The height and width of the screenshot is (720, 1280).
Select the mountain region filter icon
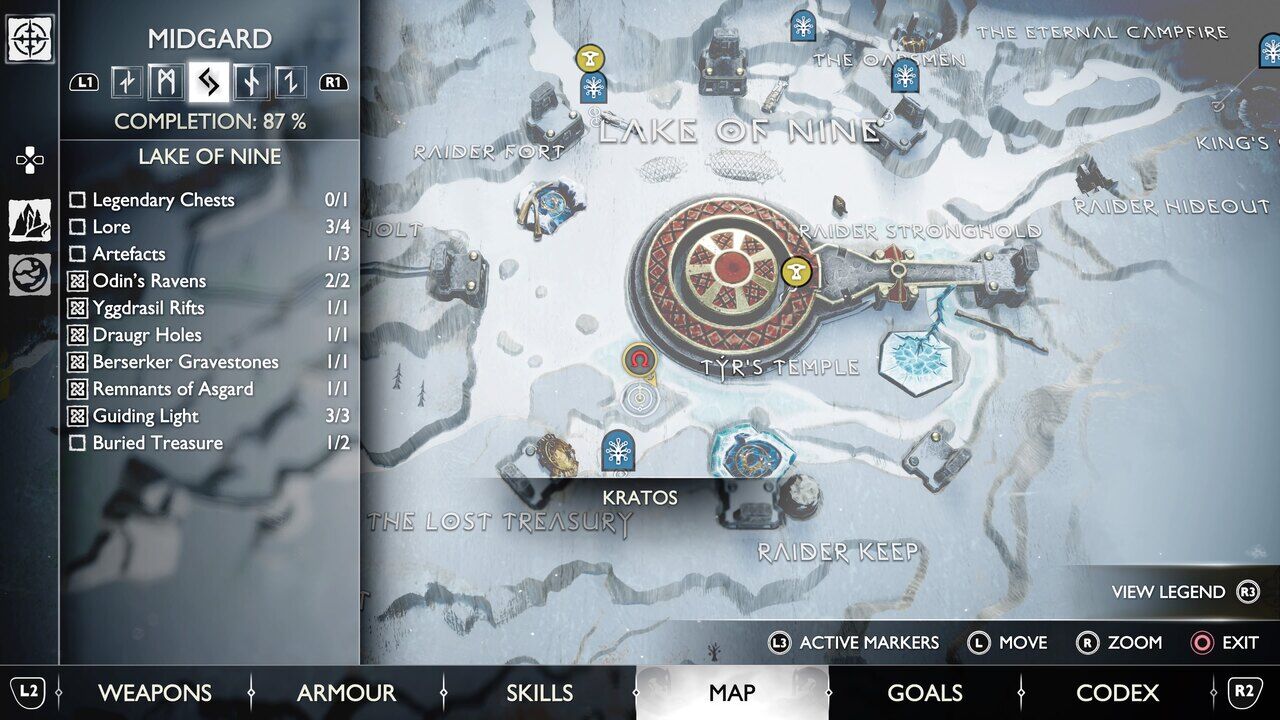[30, 220]
